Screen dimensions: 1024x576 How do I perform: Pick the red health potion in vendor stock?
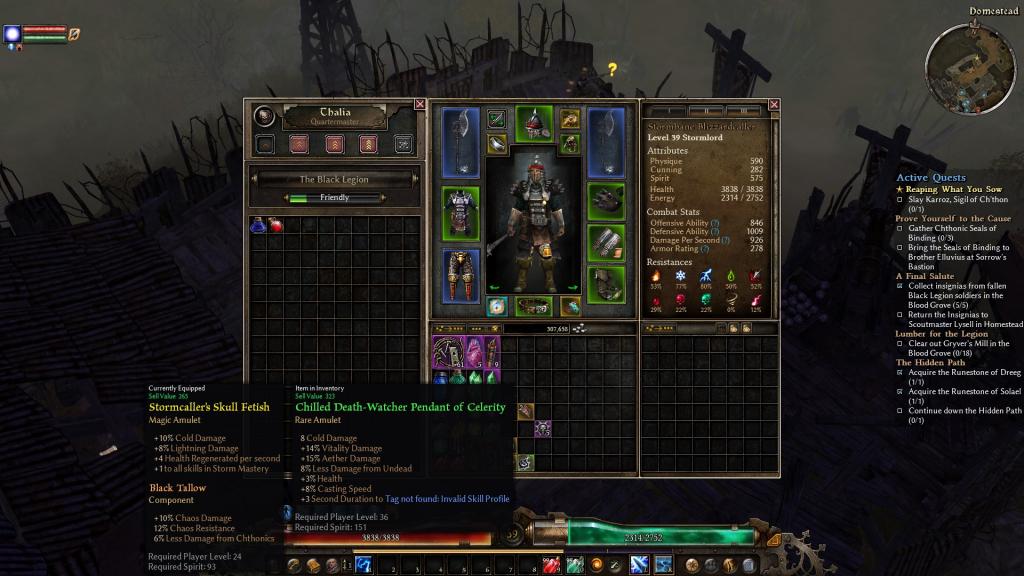pos(274,225)
